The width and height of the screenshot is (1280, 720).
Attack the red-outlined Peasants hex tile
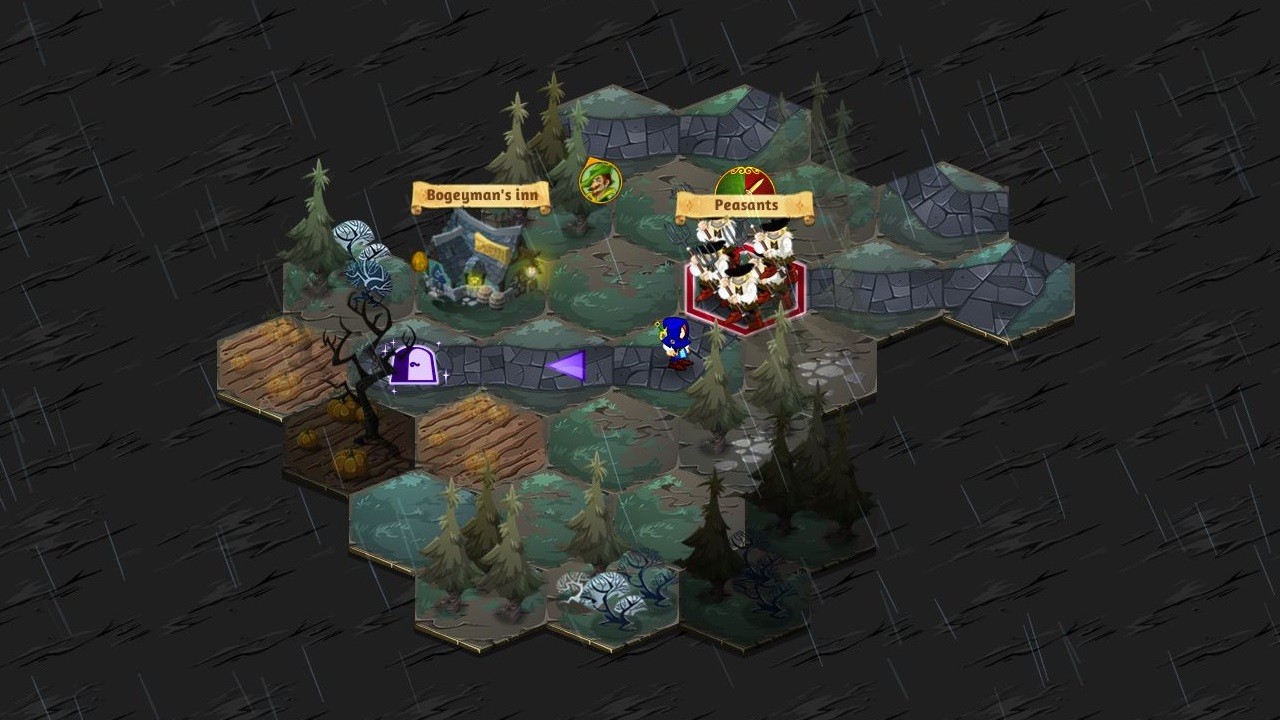tap(745, 285)
